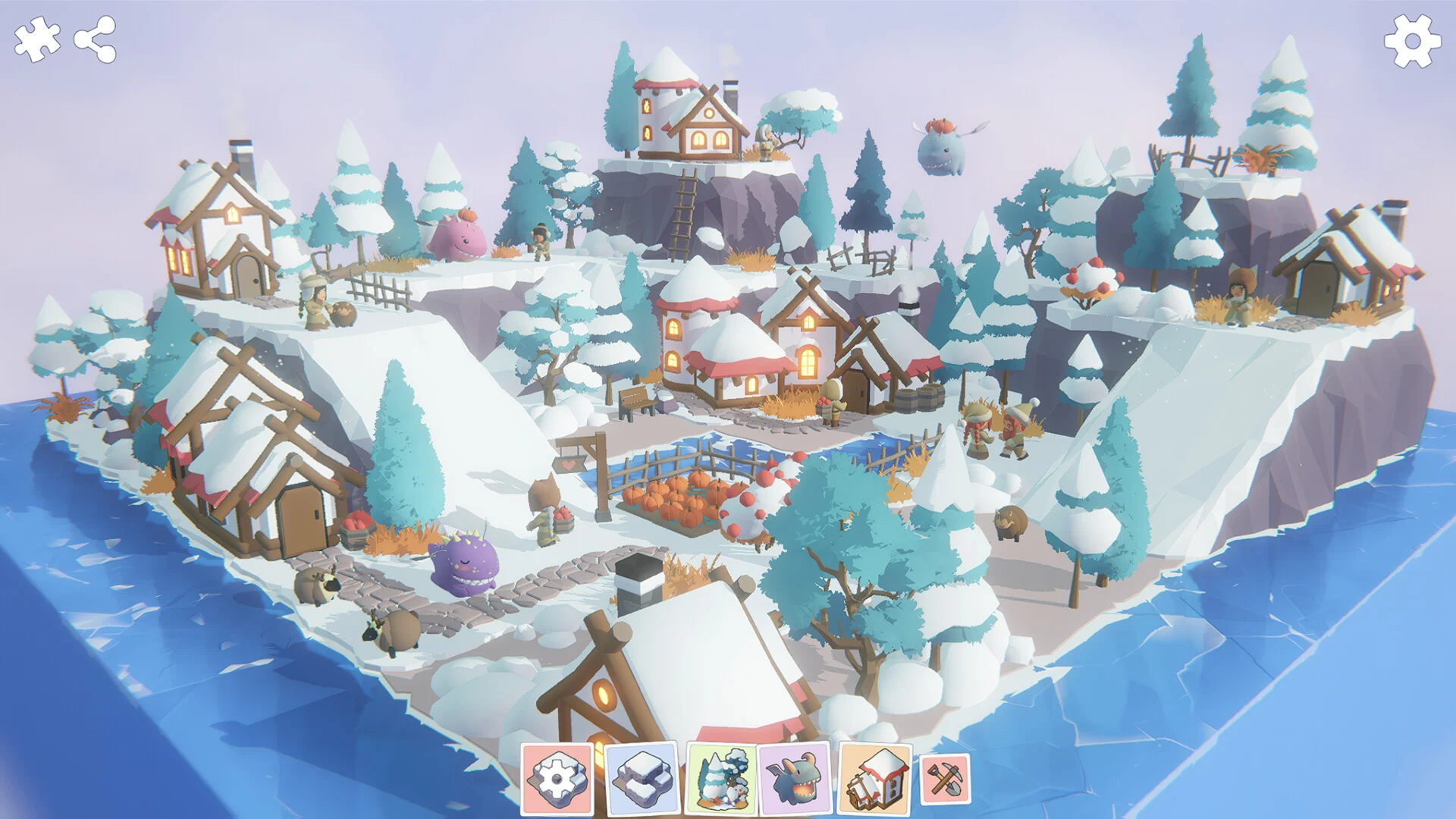Click the share icon
1456x819 pixels.
[x=96, y=39]
